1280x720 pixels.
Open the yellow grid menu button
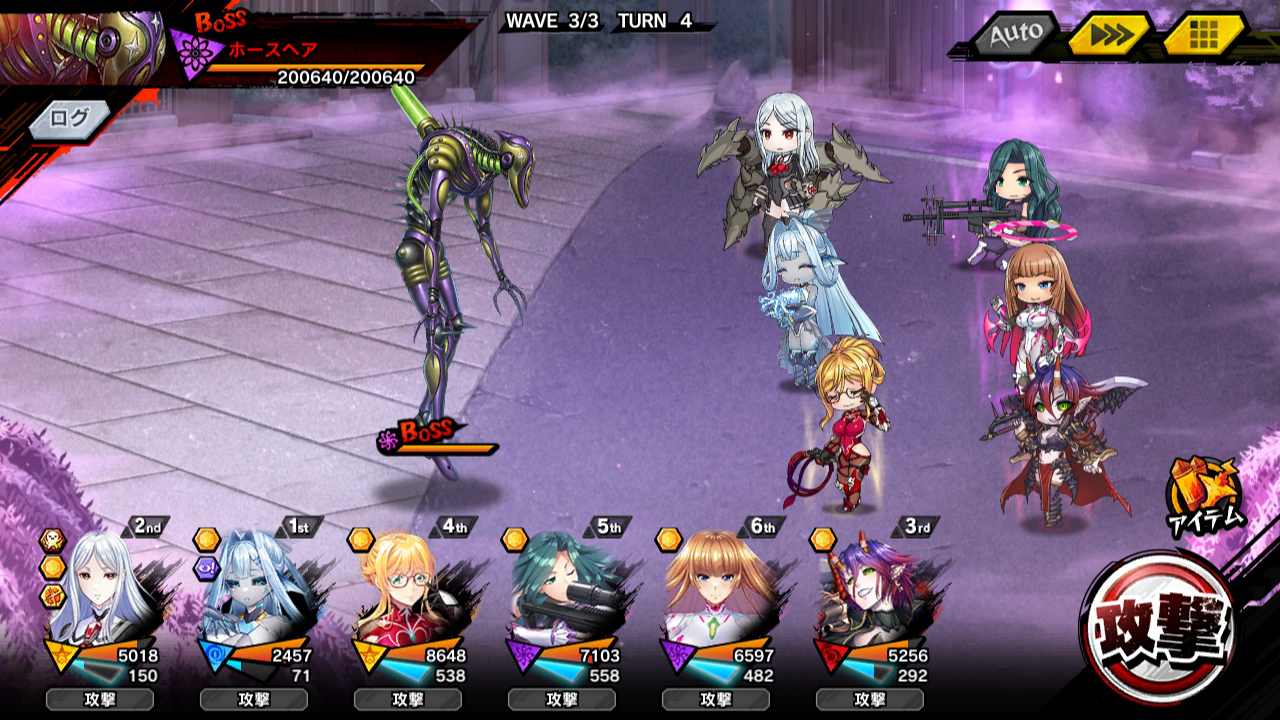pos(1203,36)
